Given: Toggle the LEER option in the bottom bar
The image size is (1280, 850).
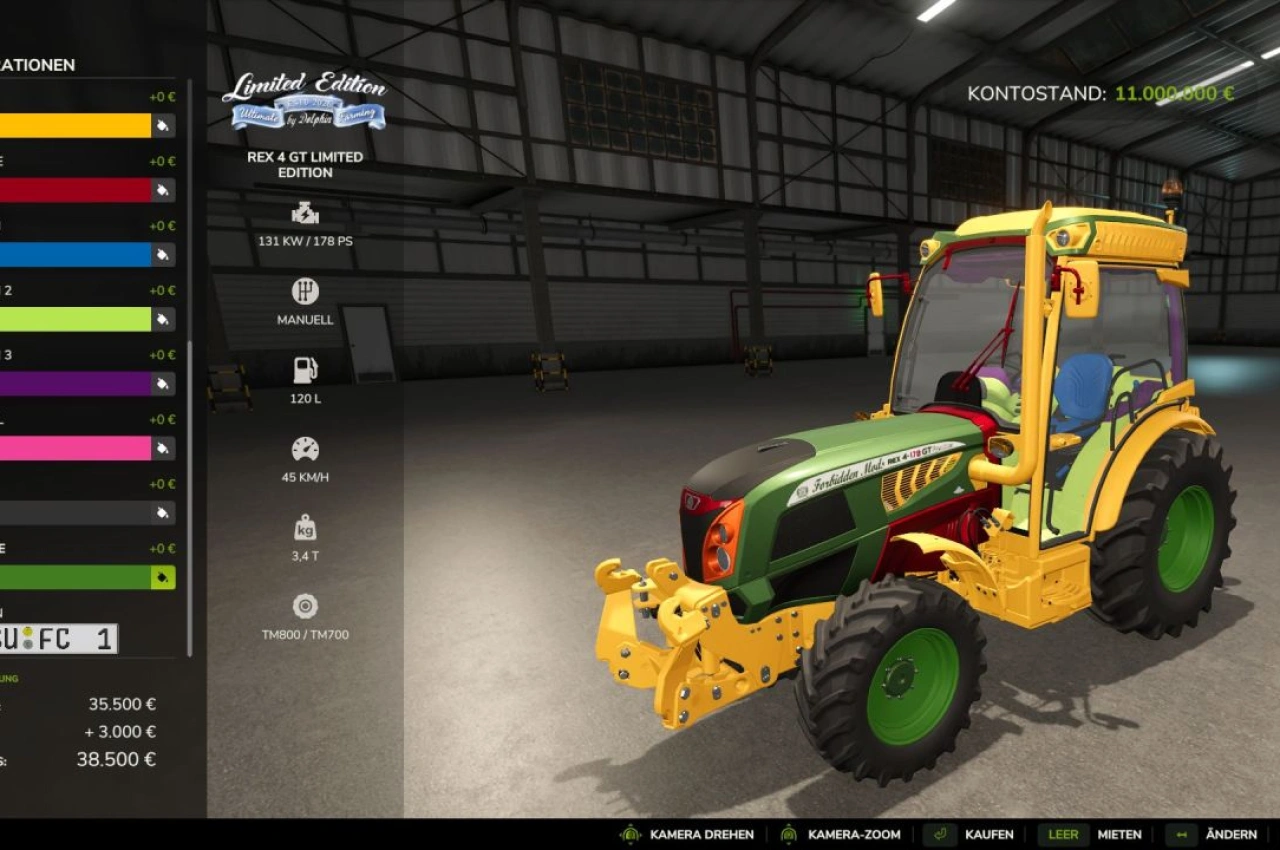Looking at the screenshot, I should (1063, 834).
